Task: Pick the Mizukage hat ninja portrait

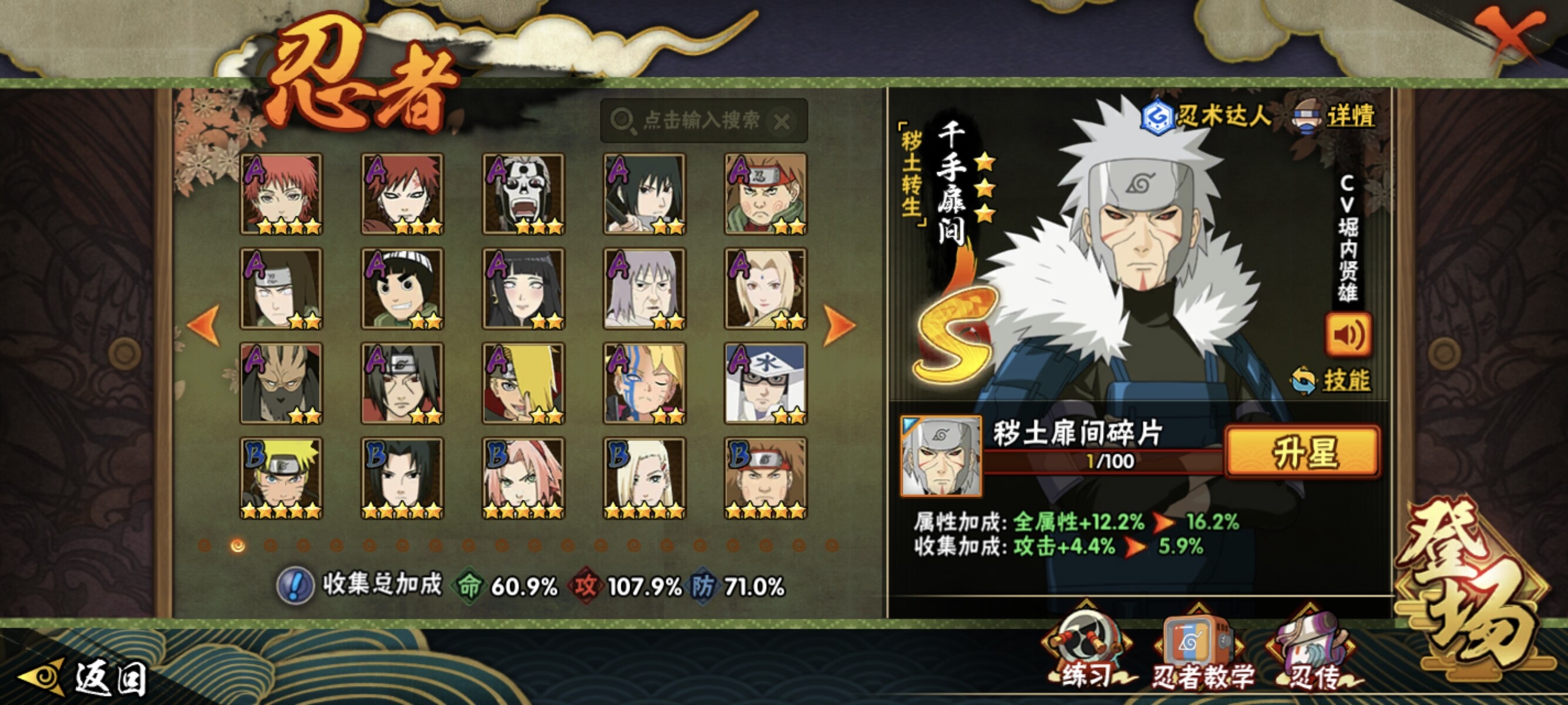Action: 765,383
